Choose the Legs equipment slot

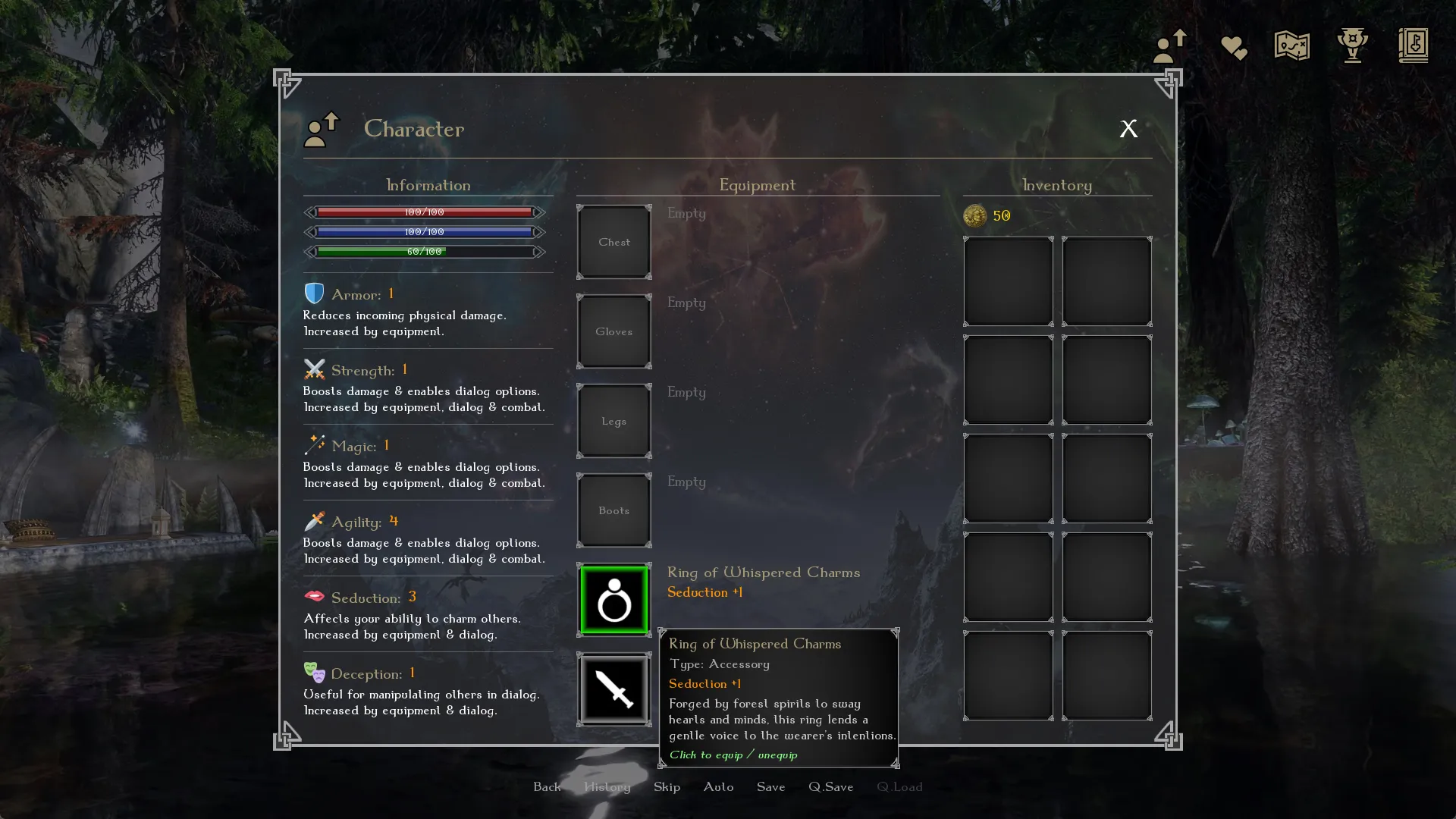tap(614, 422)
